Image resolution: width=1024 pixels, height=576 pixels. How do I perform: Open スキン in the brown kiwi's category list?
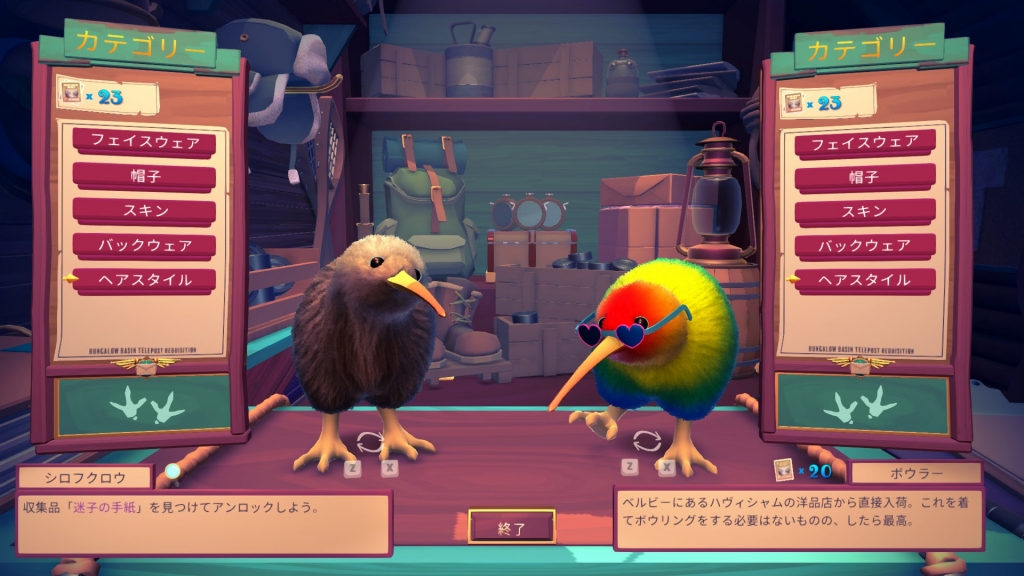click(x=144, y=211)
